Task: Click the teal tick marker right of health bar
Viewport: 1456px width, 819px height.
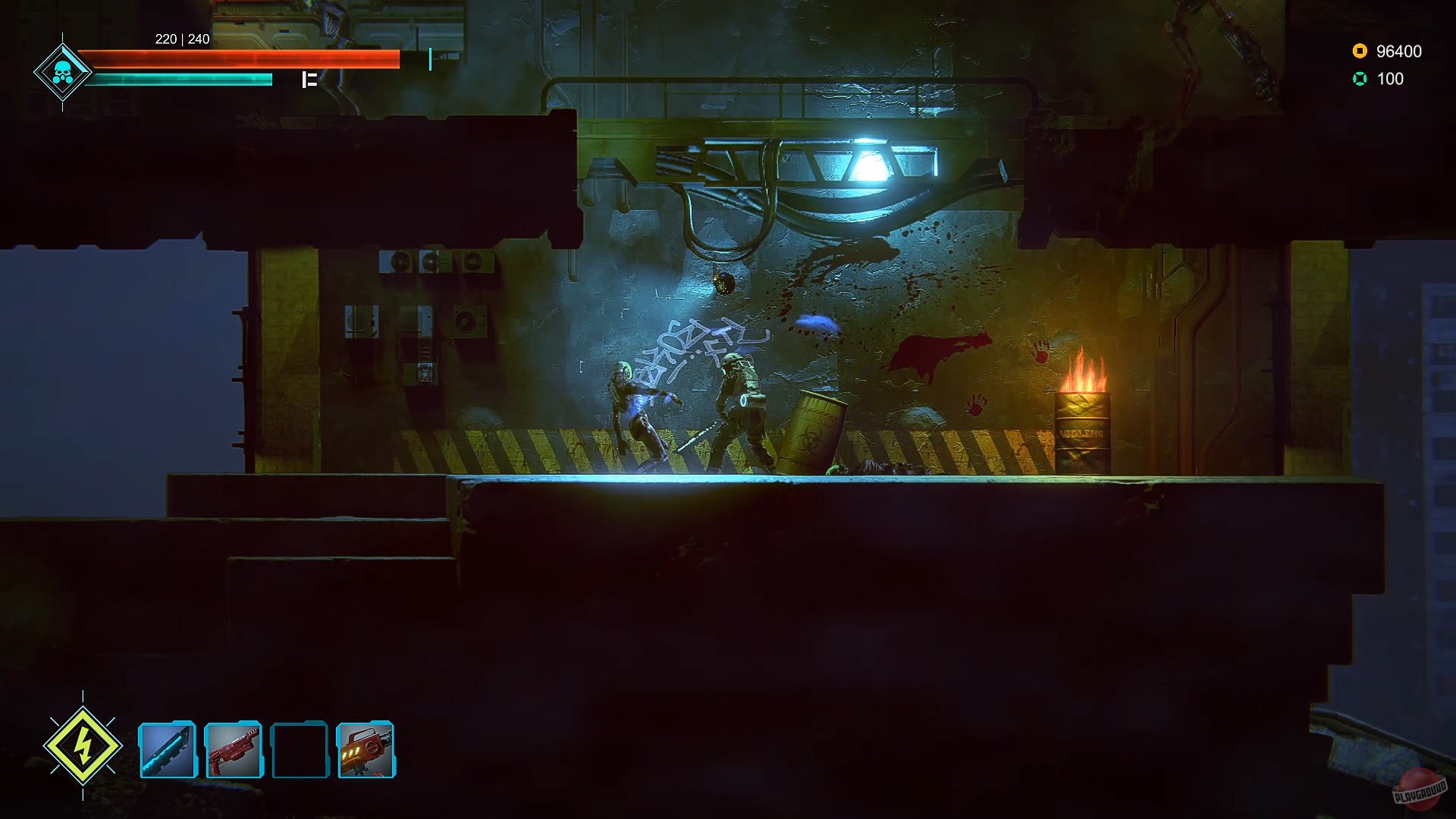Action: (x=430, y=58)
